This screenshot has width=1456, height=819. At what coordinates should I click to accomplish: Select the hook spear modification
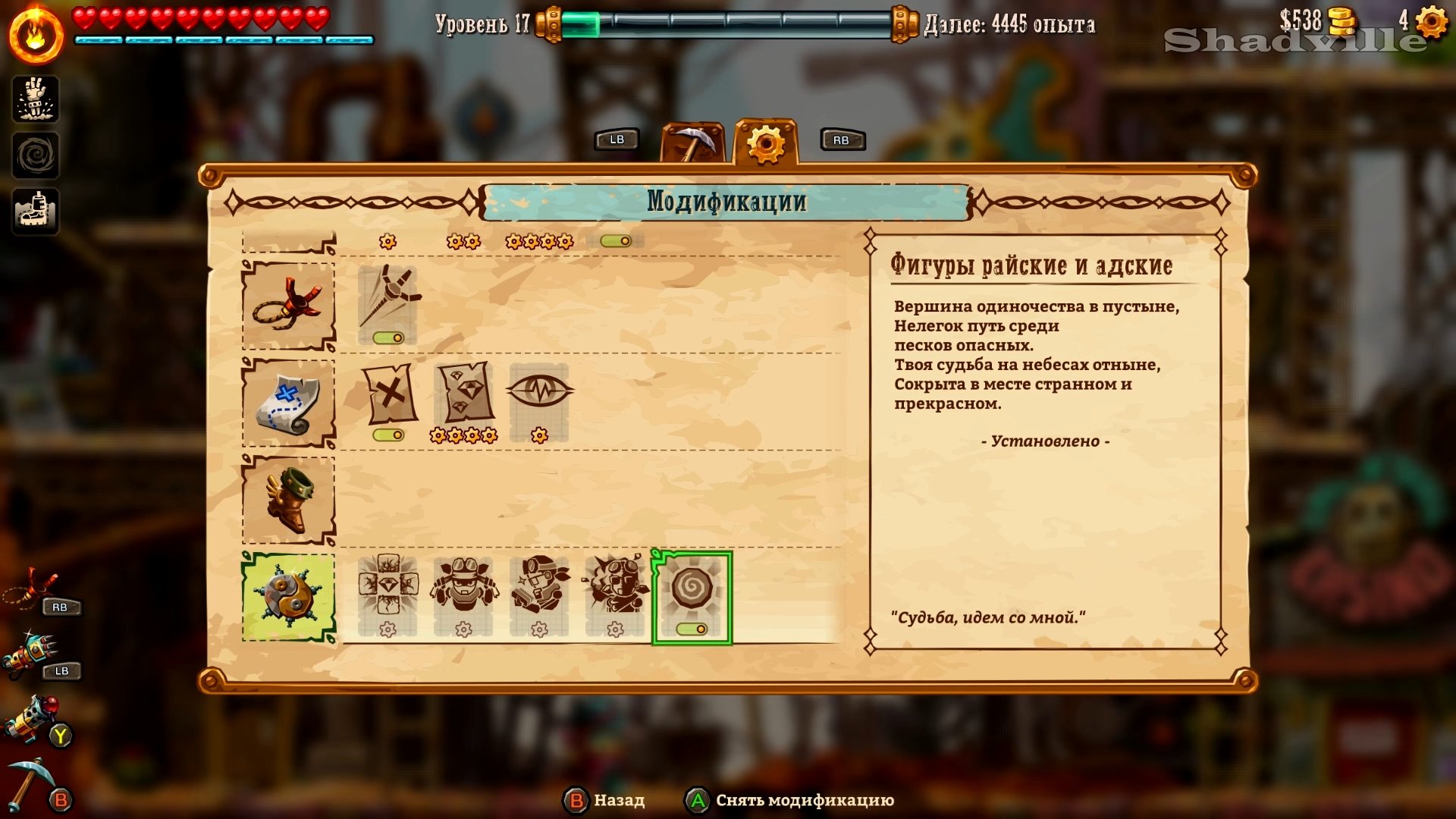[x=388, y=303]
